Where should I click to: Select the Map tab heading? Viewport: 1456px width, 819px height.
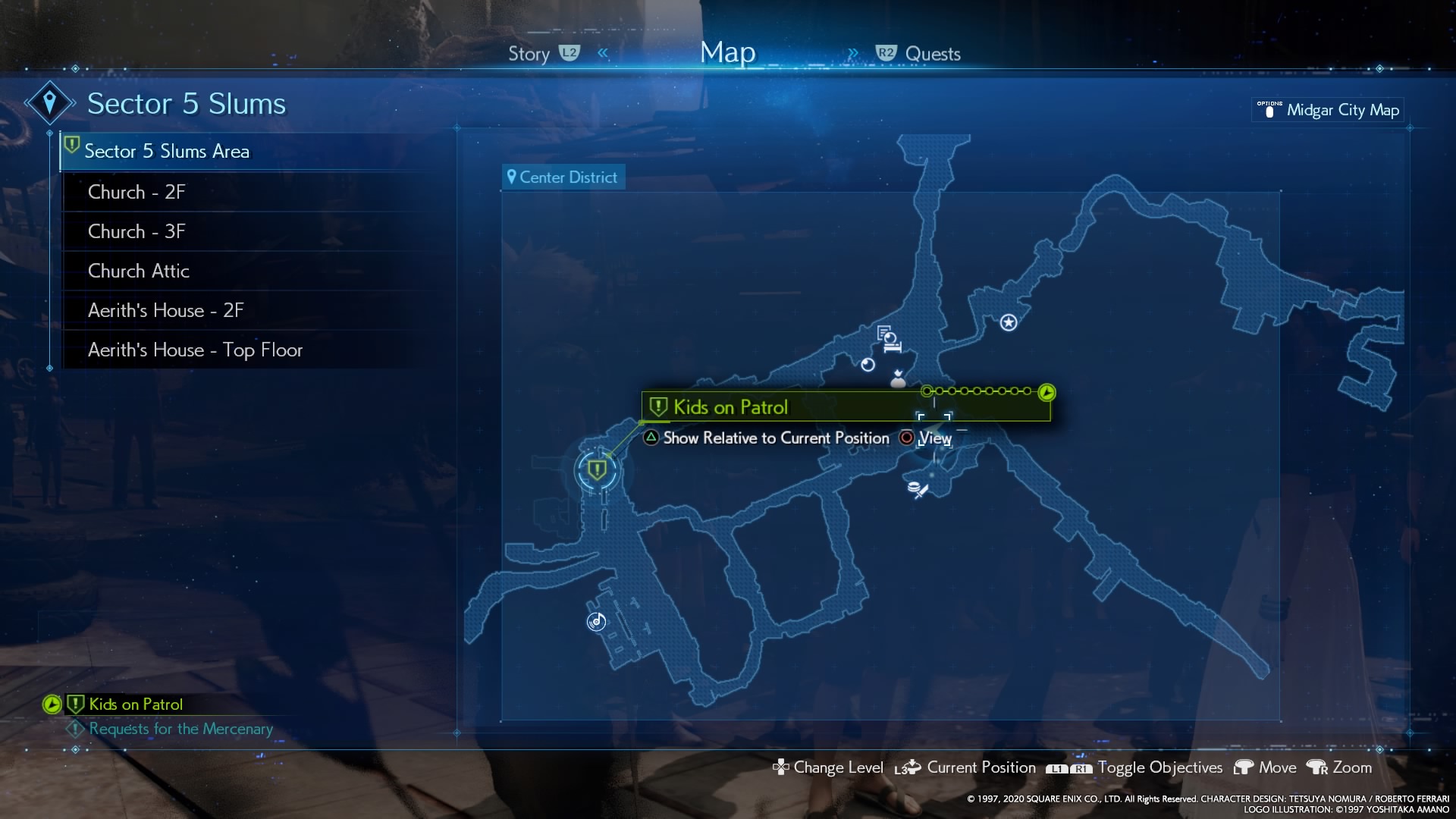tap(727, 53)
